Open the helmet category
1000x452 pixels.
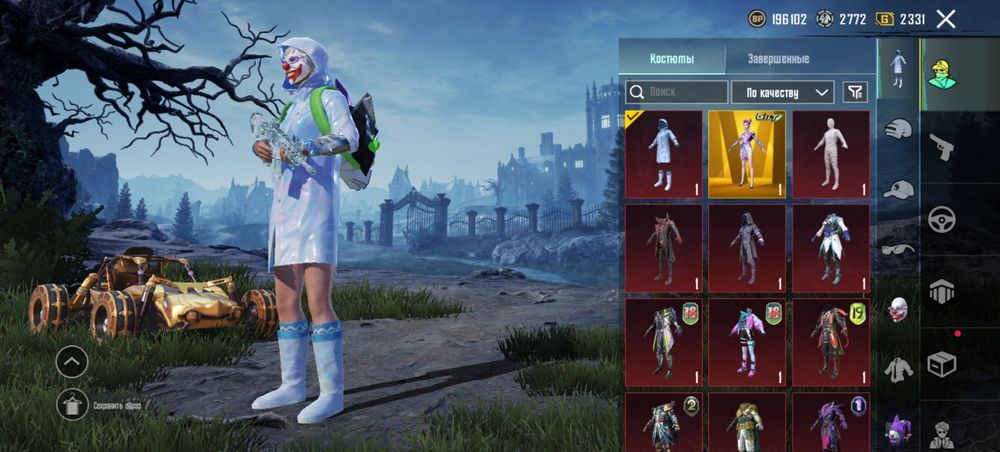point(899,127)
